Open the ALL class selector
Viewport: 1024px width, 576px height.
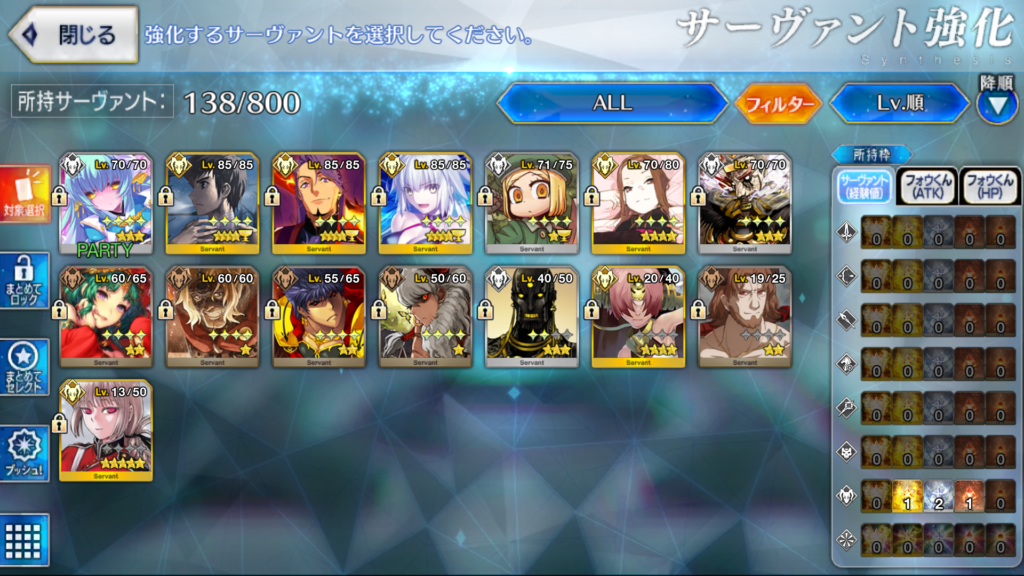coord(612,103)
